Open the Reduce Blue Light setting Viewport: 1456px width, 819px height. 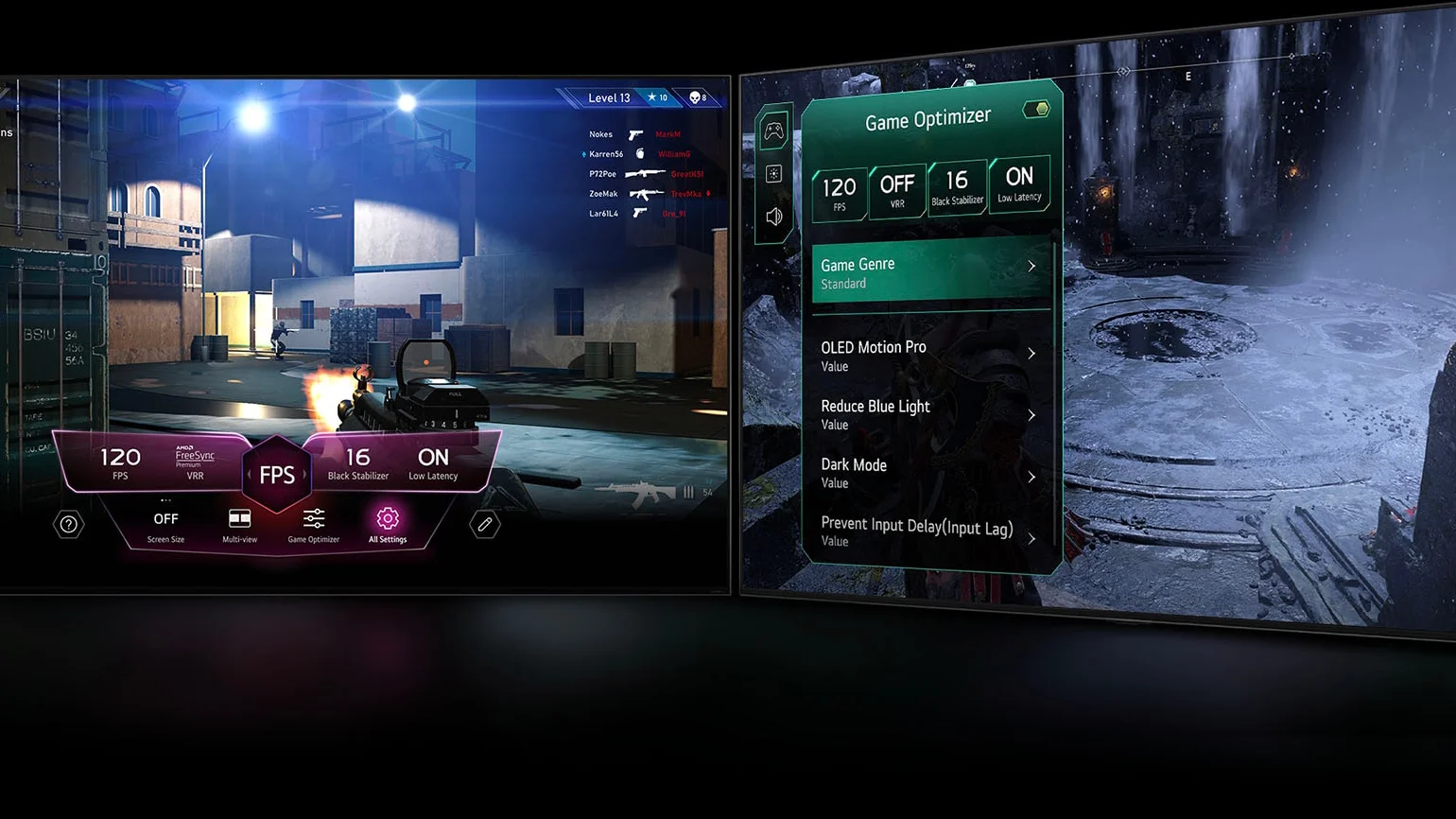pyautogui.click(x=929, y=414)
